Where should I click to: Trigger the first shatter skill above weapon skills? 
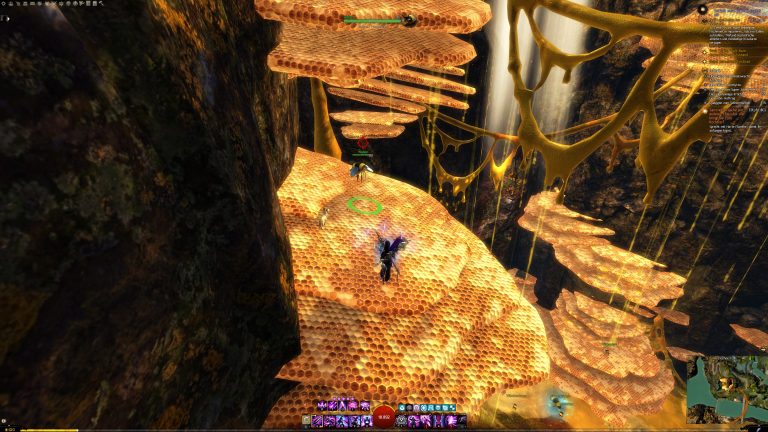coord(321,407)
